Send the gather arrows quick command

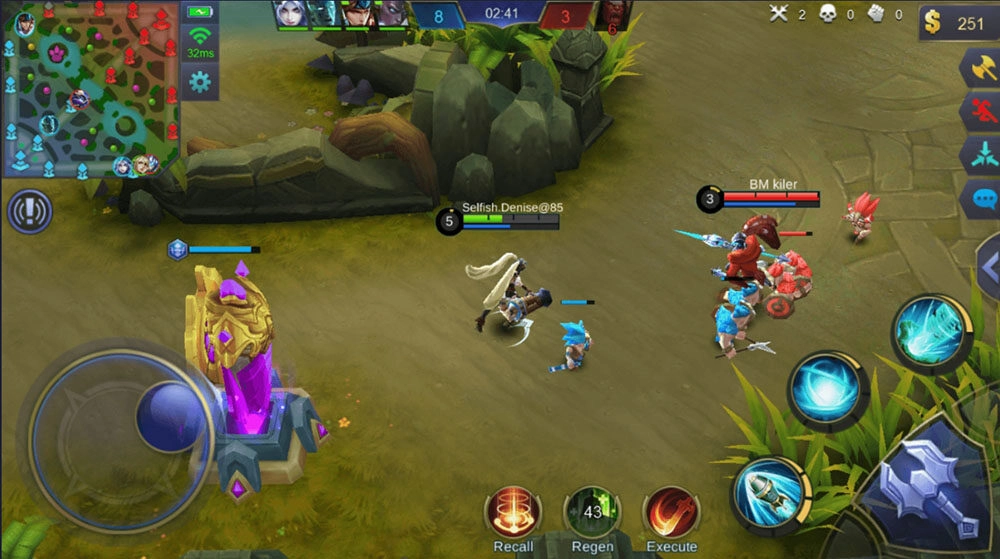pyautogui.click(x=980, y=156)
